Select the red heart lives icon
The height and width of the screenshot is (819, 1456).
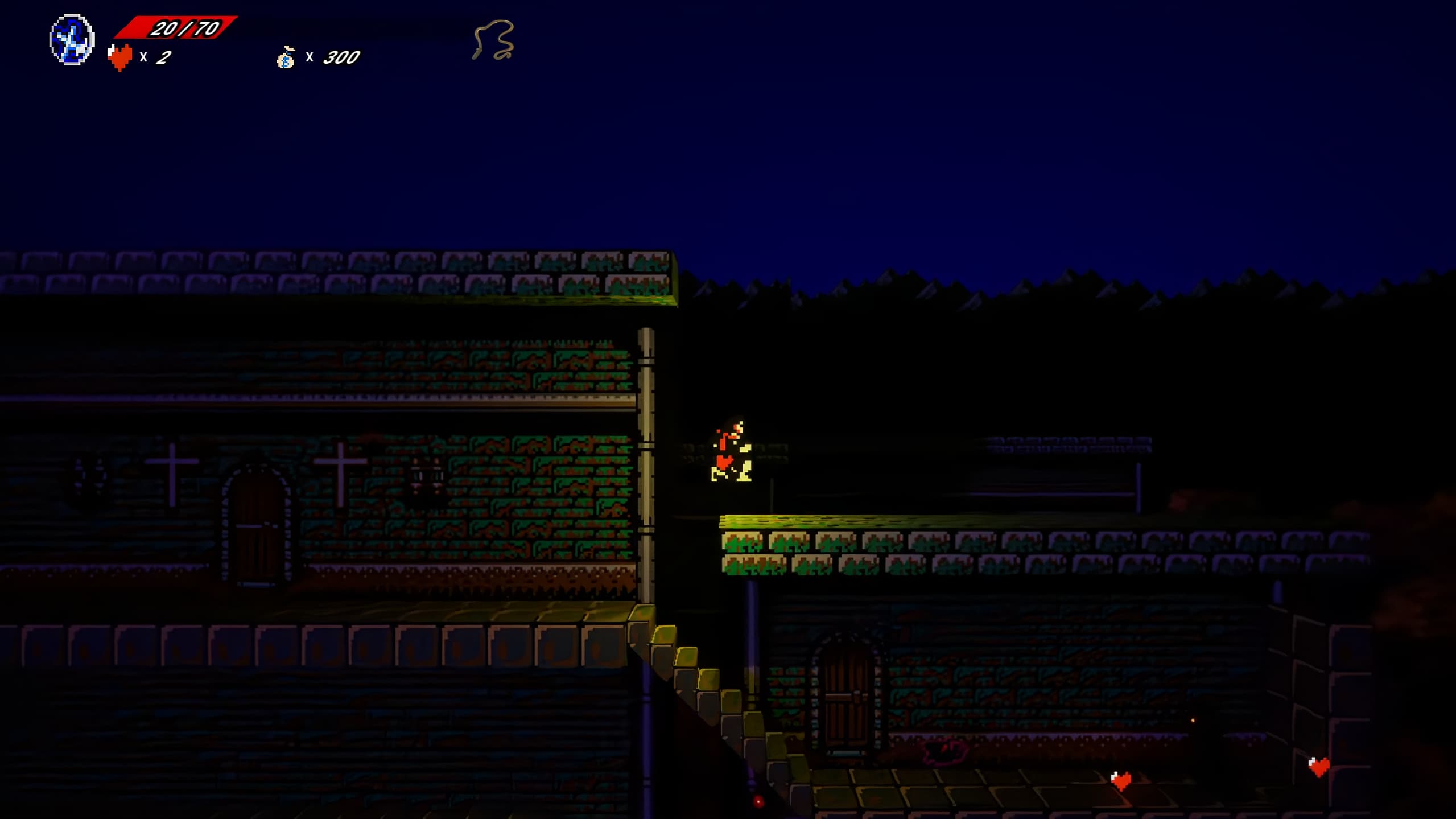pyautogui.click(x=121, y=56)
